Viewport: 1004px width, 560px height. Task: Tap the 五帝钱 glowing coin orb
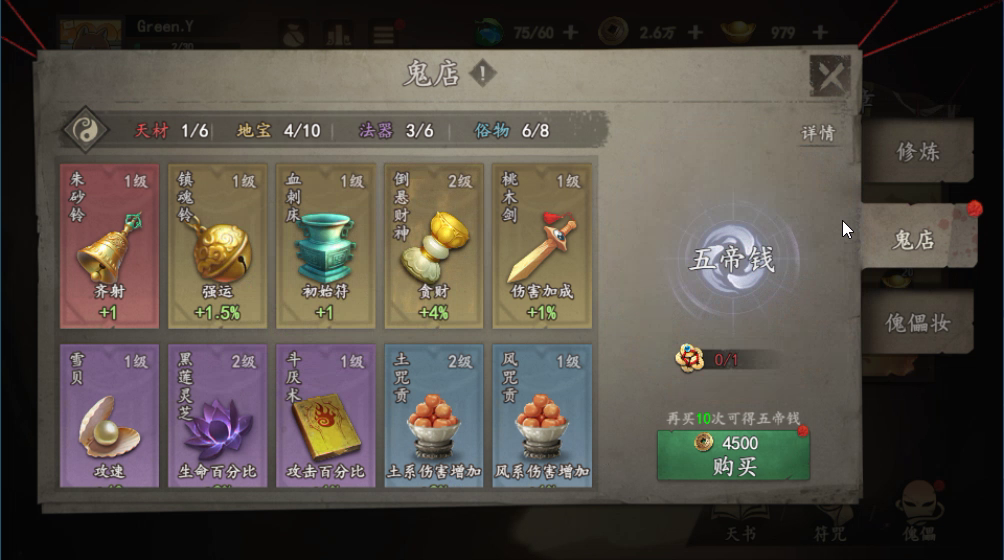pyautogui.click(x=732, y=260)
